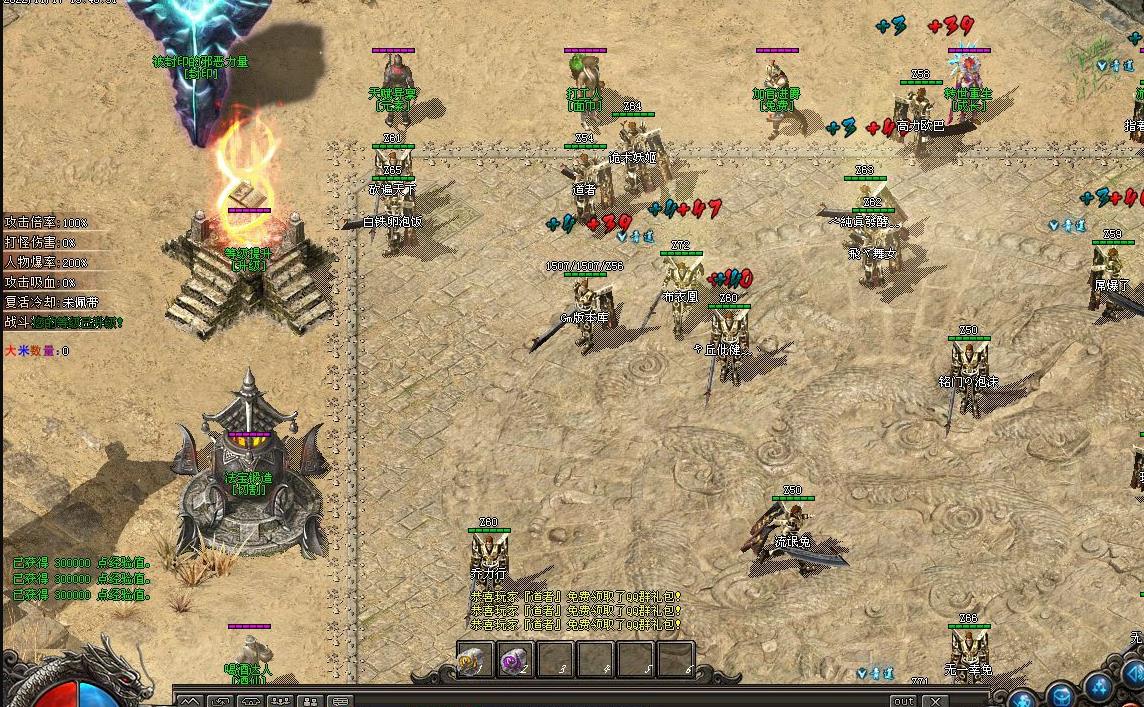This screenshot has height=707, width=1144.
Task: Toggle the speech-bubble chat button
Action: click(340, 701)
